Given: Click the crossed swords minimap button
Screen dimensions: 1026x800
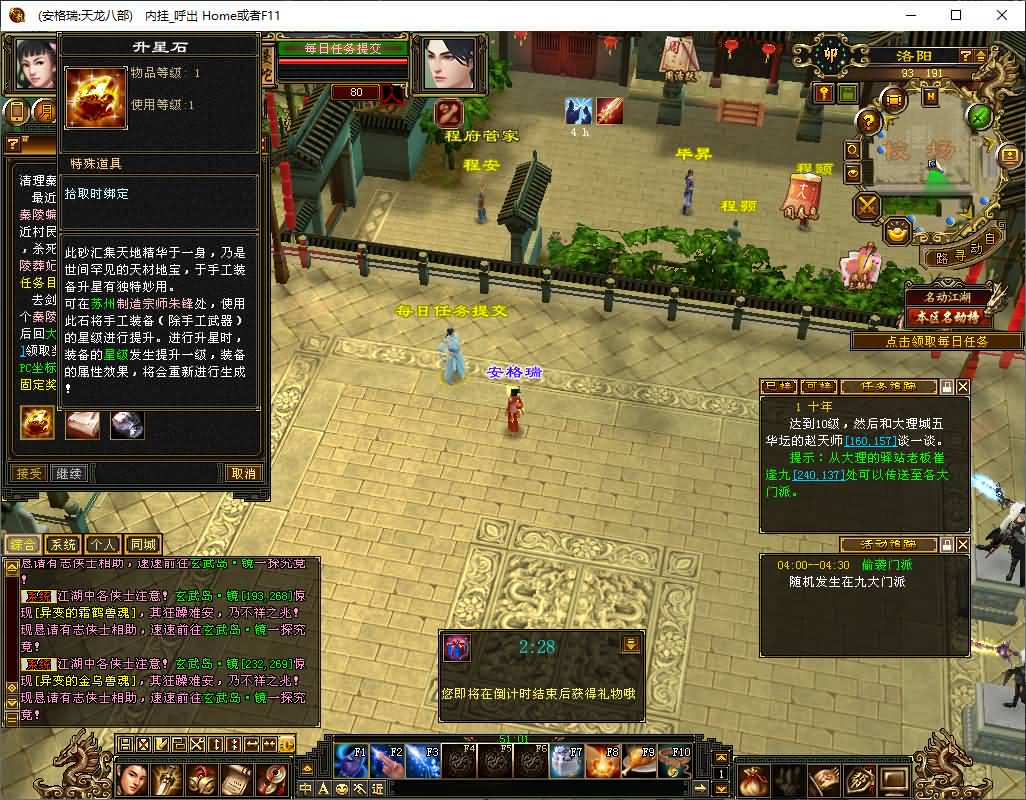Looking at the screenshot, I should [x=866, y=207].
